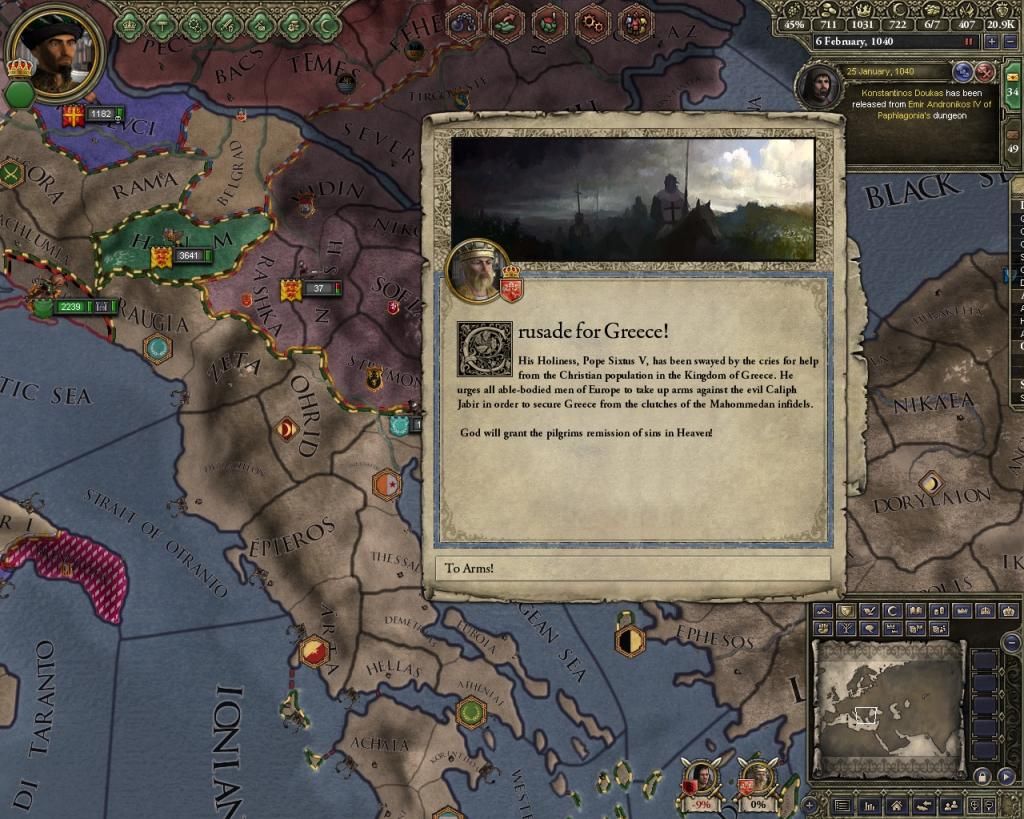Click the blue round message button

(964, 72)
